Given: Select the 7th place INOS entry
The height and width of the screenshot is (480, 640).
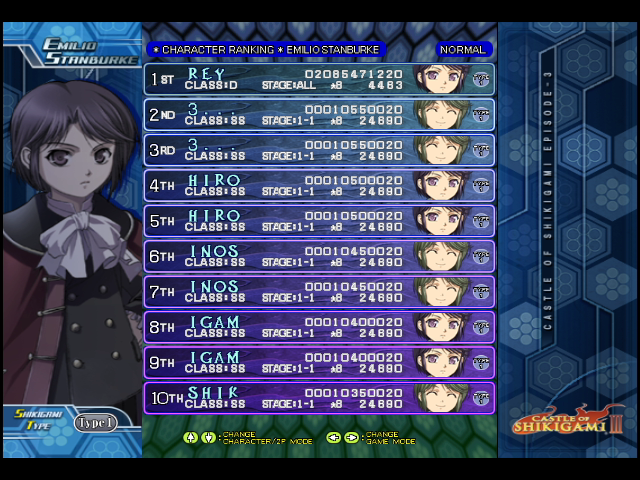Looking at the screenshot, I should point(320,292).
